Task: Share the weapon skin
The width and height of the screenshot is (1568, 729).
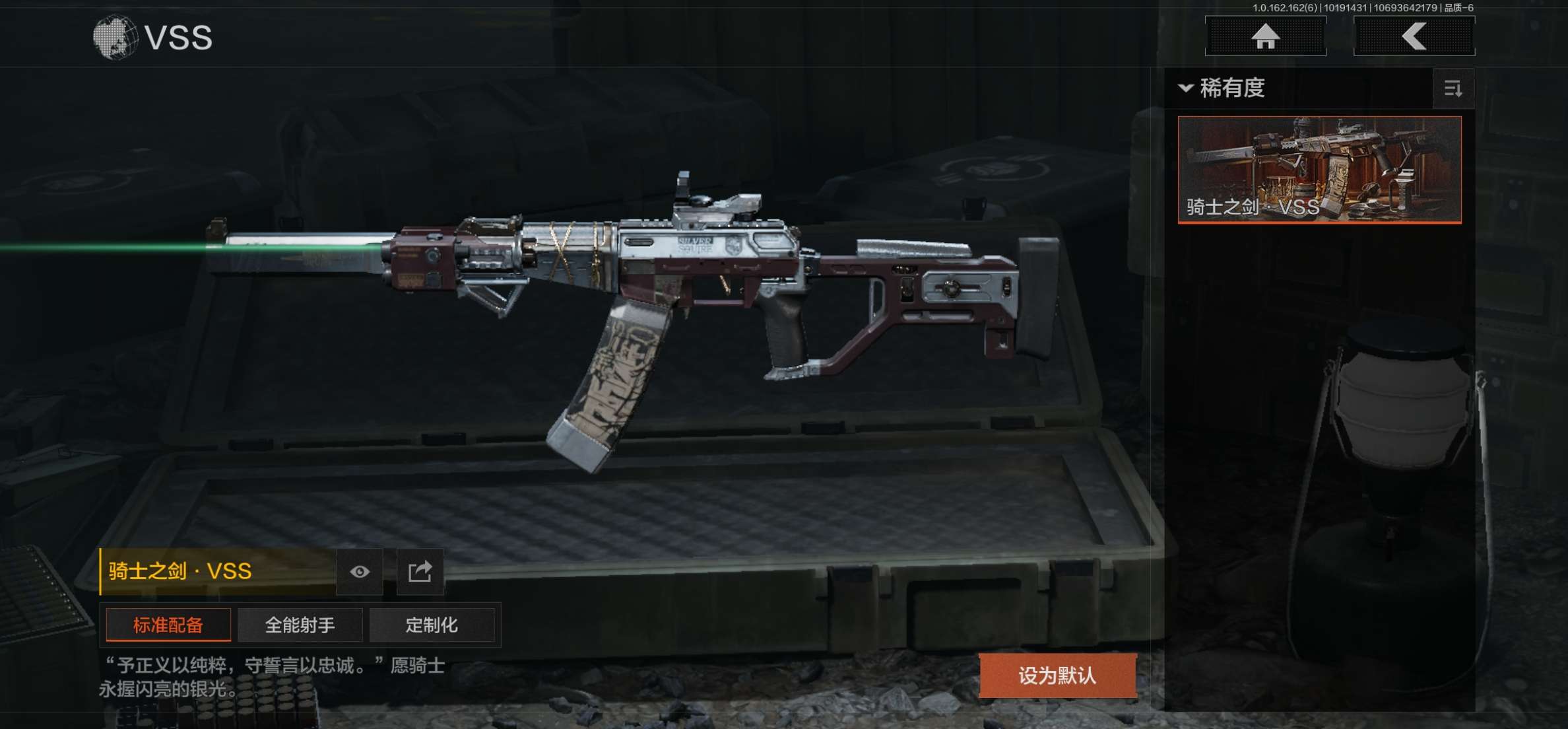Action: [x=420, y=572]
